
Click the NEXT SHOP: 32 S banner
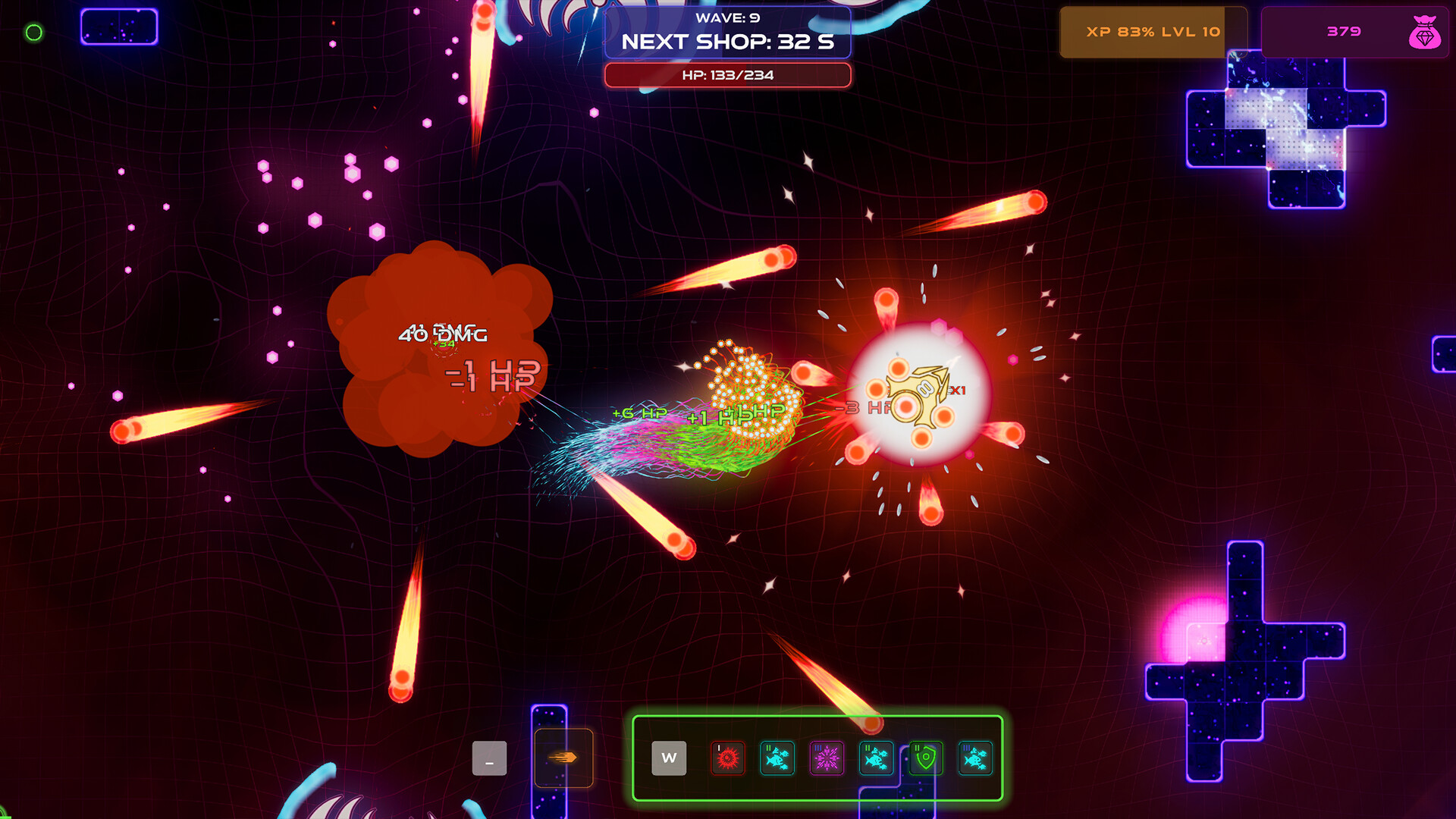tap(726, 42)
